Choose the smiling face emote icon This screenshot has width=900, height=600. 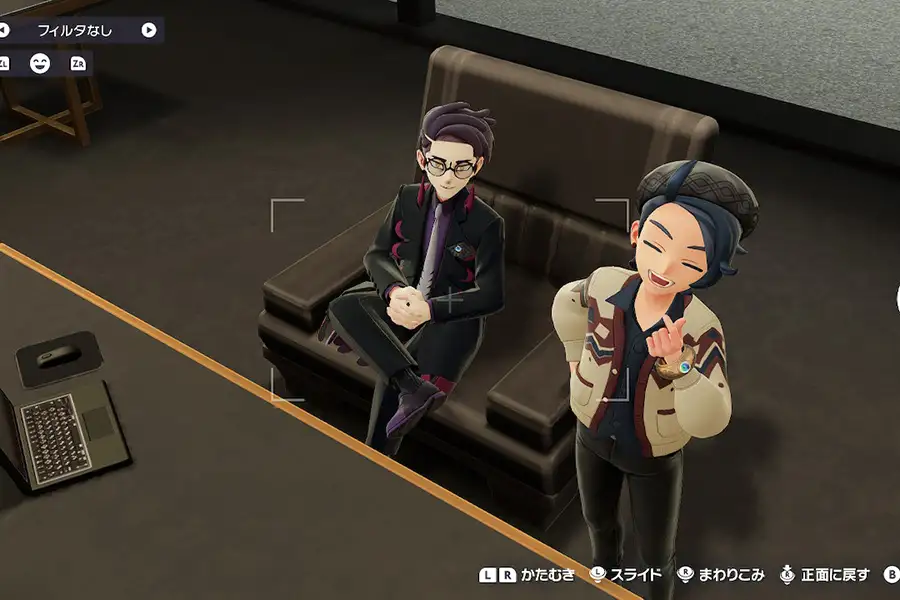(x=40, y=64)
